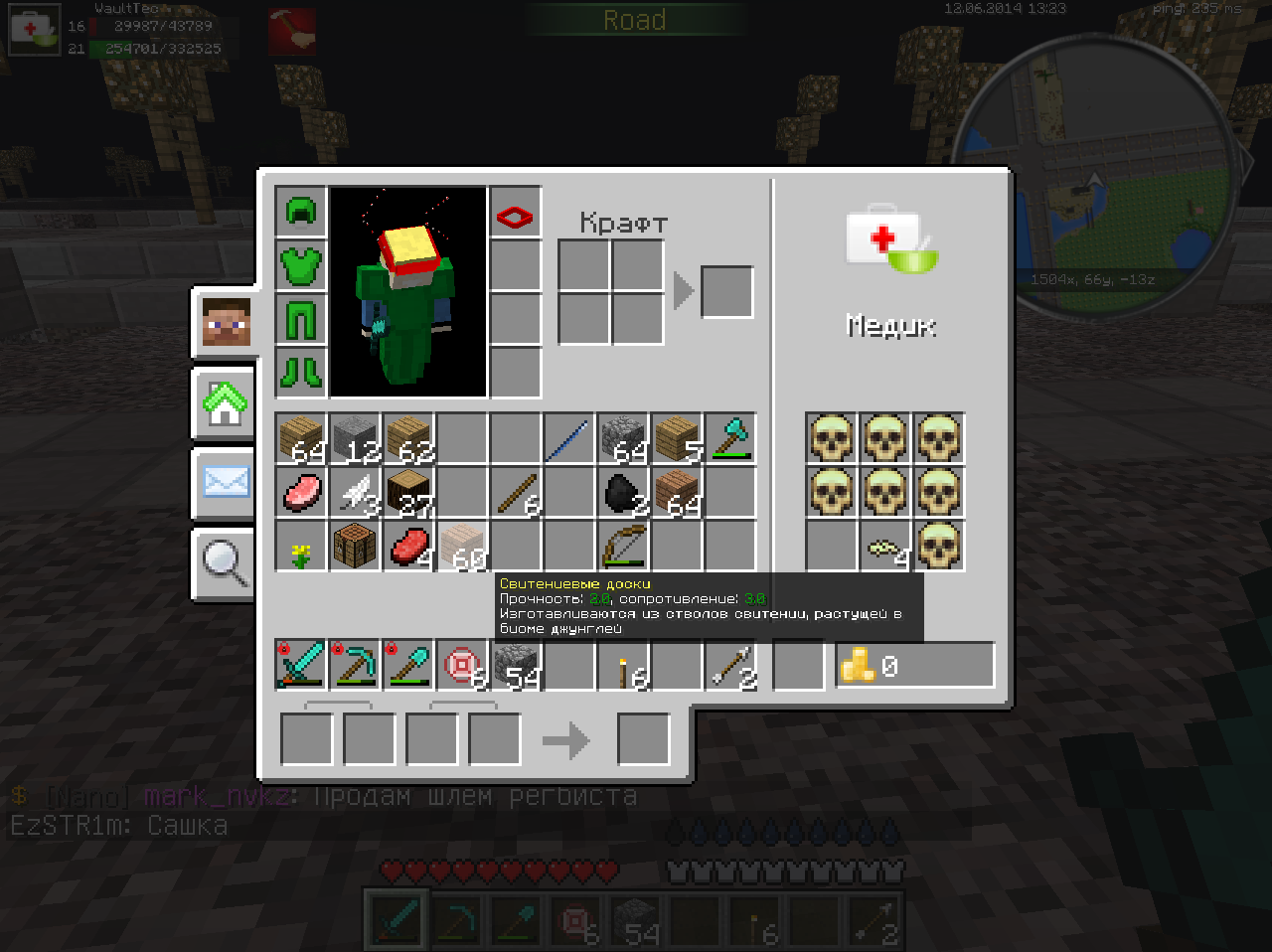Open the player head profile tab

[226, 322]
